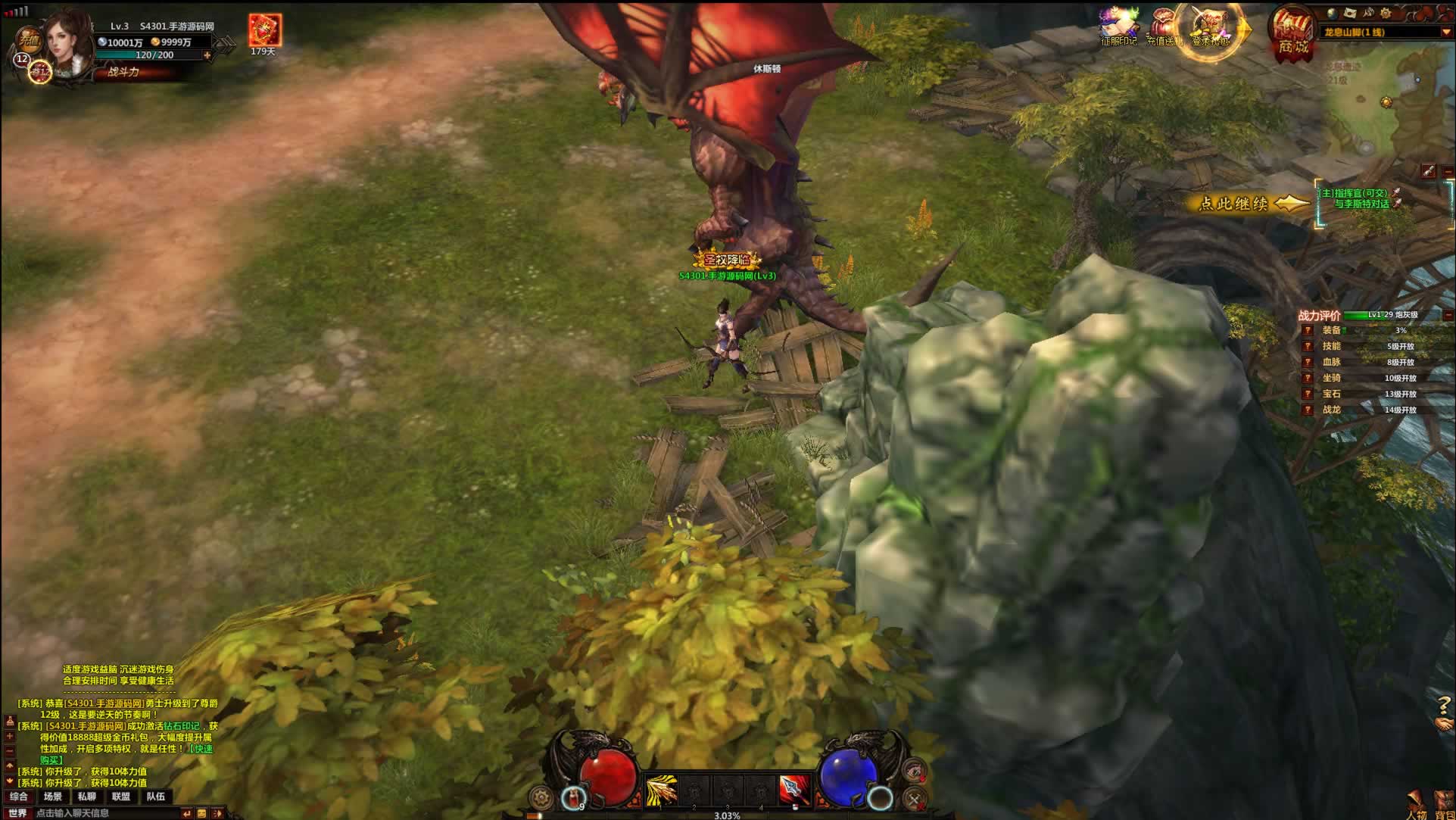1456x820 pixels.
Task: Switch to the 联盟 chat tab
Action: click(121, 797)
